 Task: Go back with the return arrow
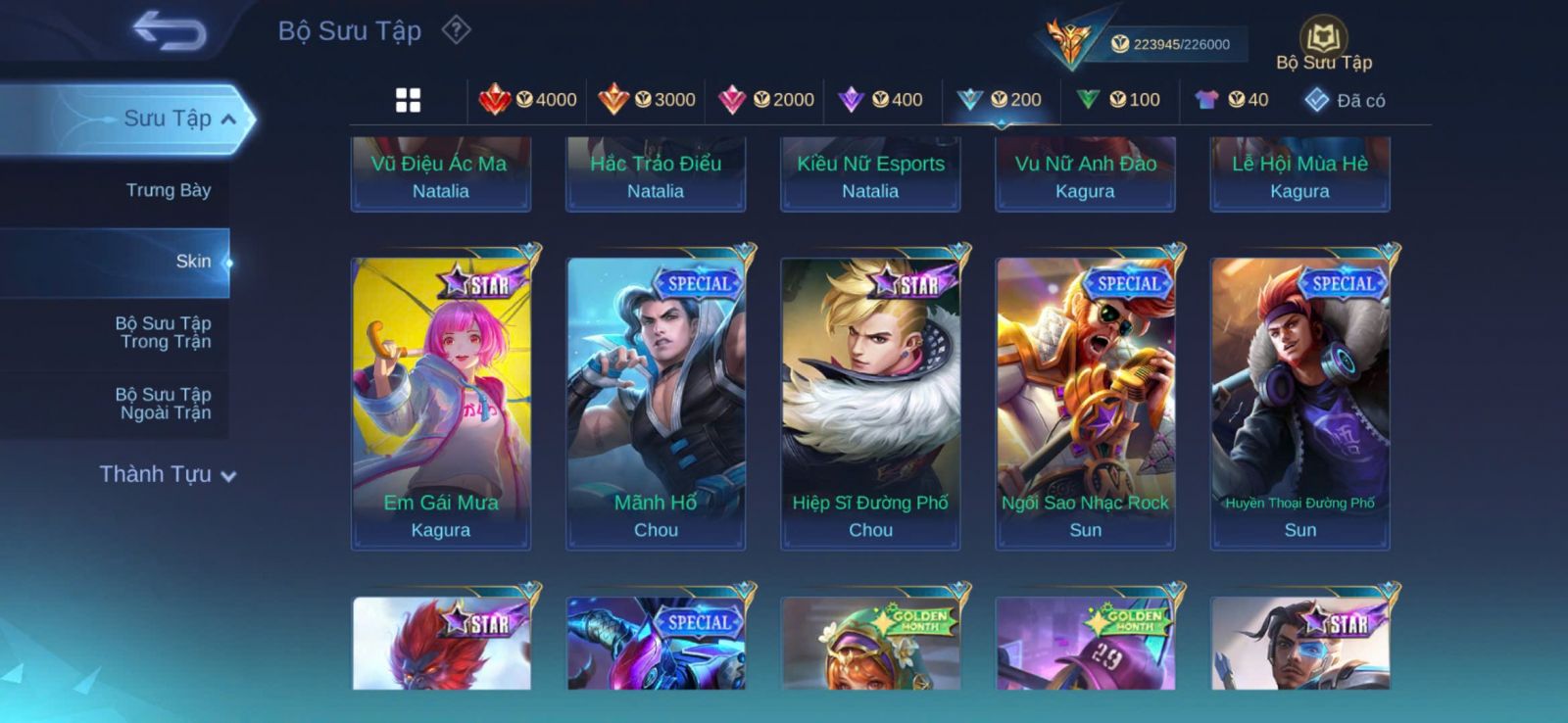point(170,30)
